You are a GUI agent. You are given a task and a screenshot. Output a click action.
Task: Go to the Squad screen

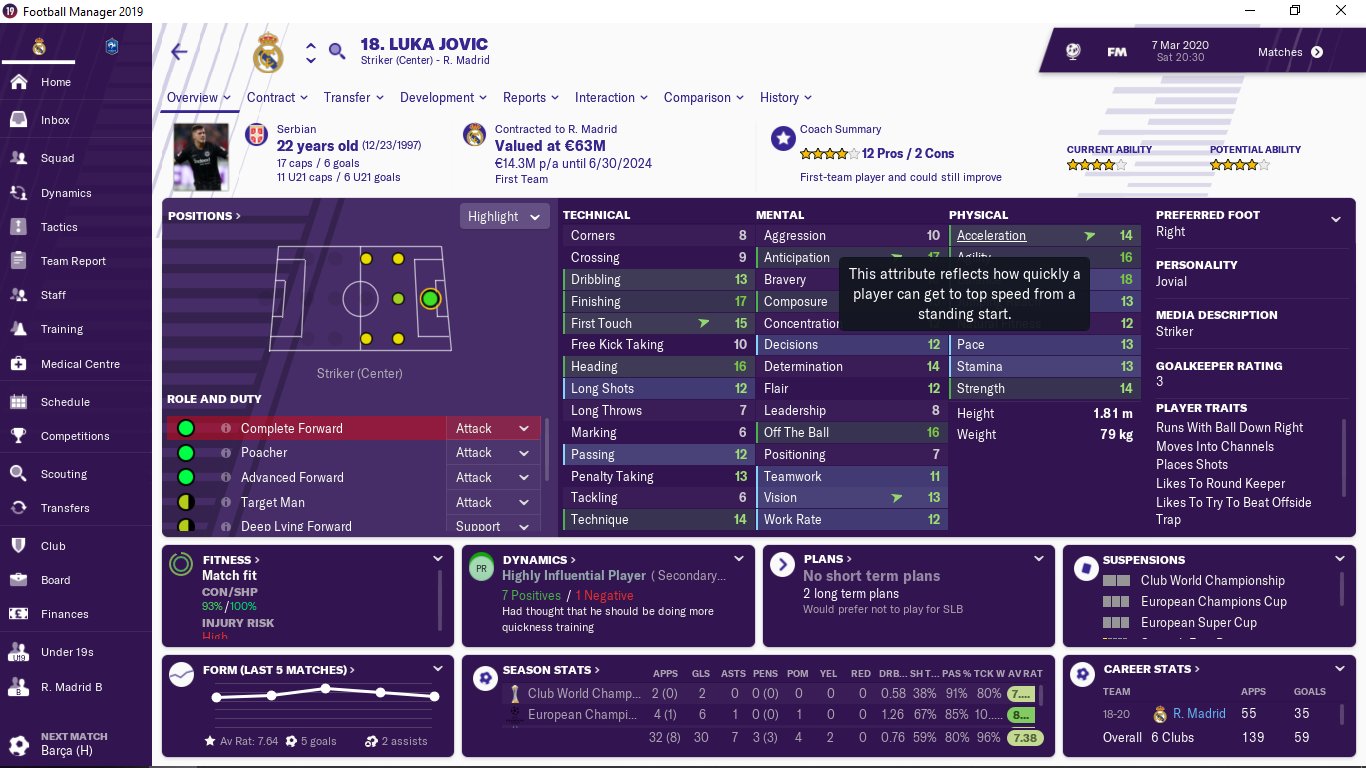(x=57, y=158)
